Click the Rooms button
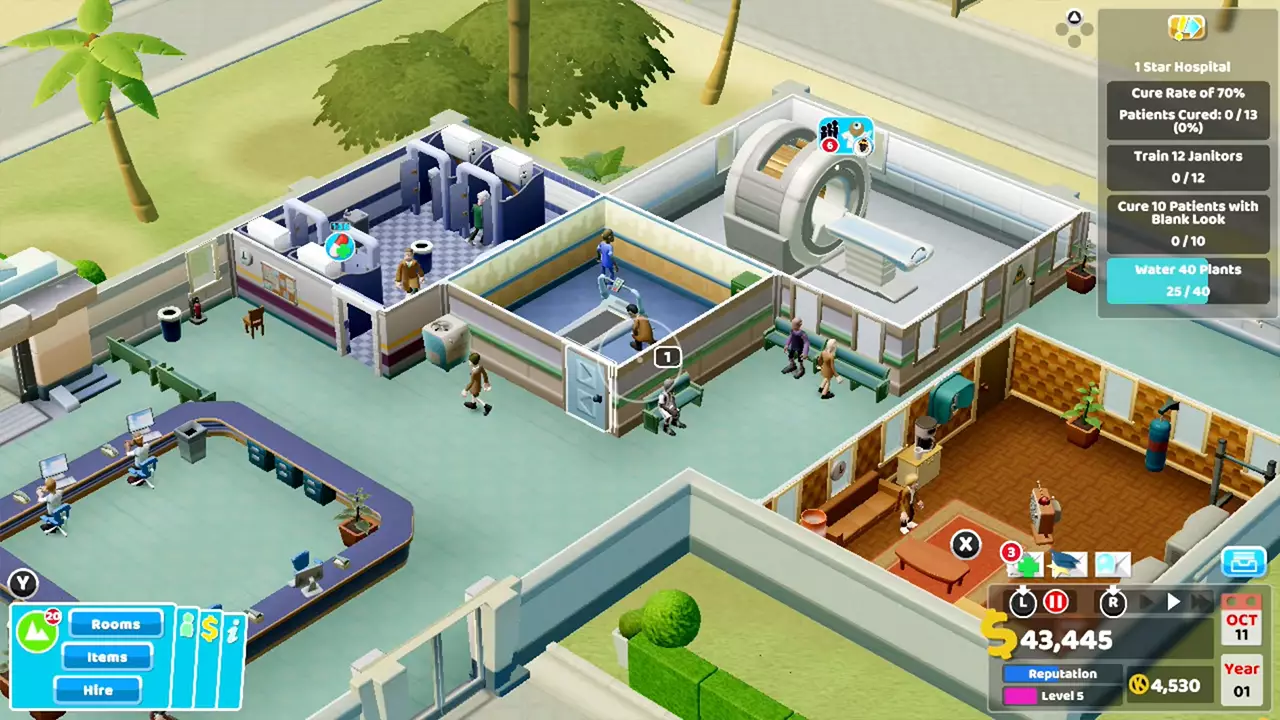 (x=116, y=624)
